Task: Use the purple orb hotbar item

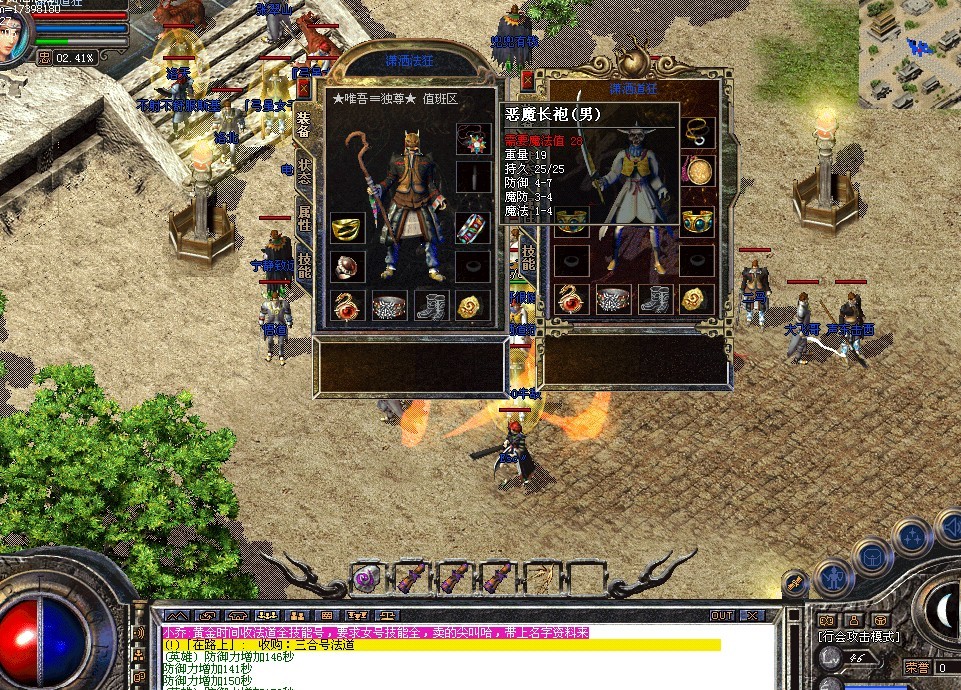Action: click(x=367, y=577)
